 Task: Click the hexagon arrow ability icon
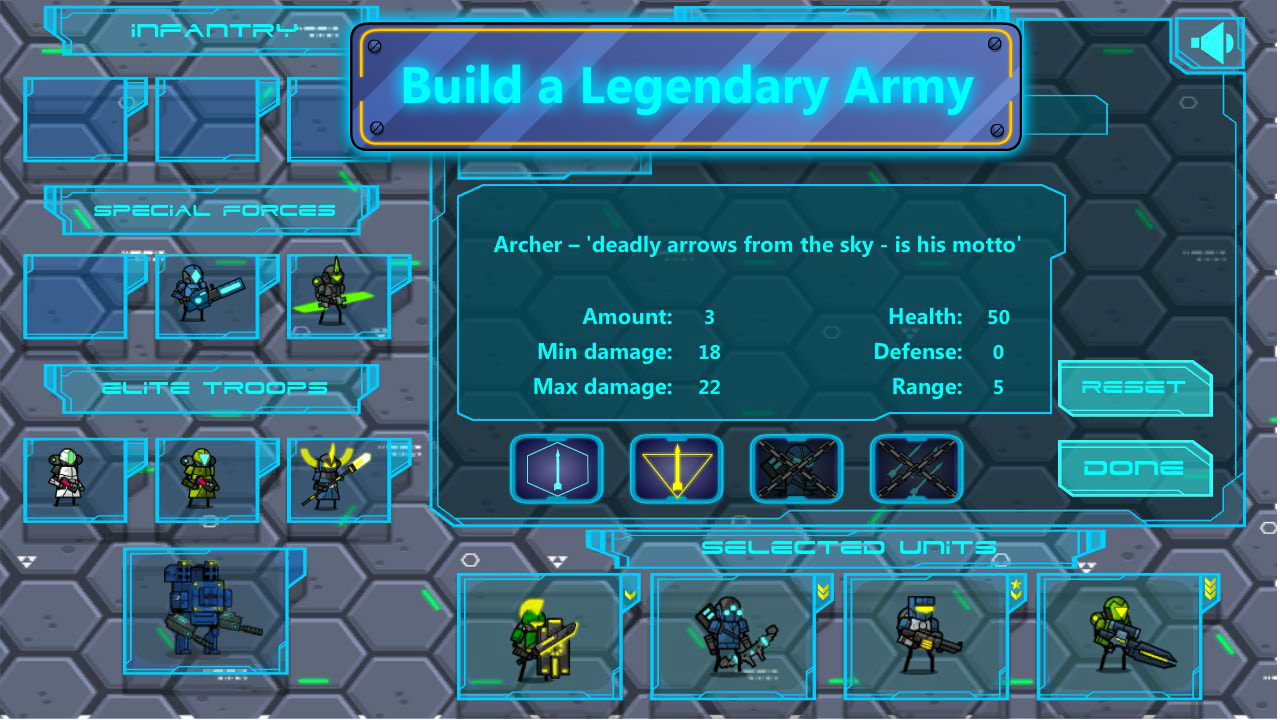point(557,468)
